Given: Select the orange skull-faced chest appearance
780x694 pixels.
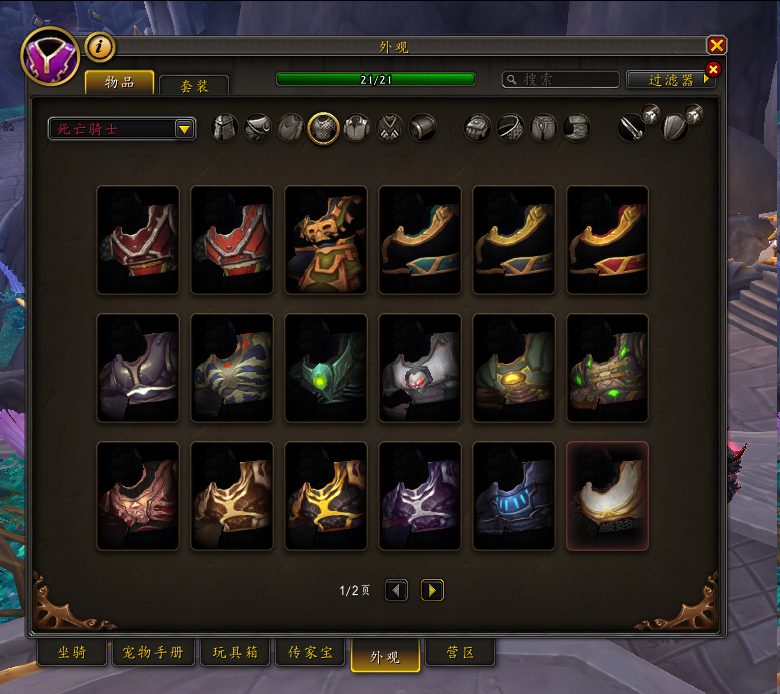Looking at the screenshot, I should 326,240.
